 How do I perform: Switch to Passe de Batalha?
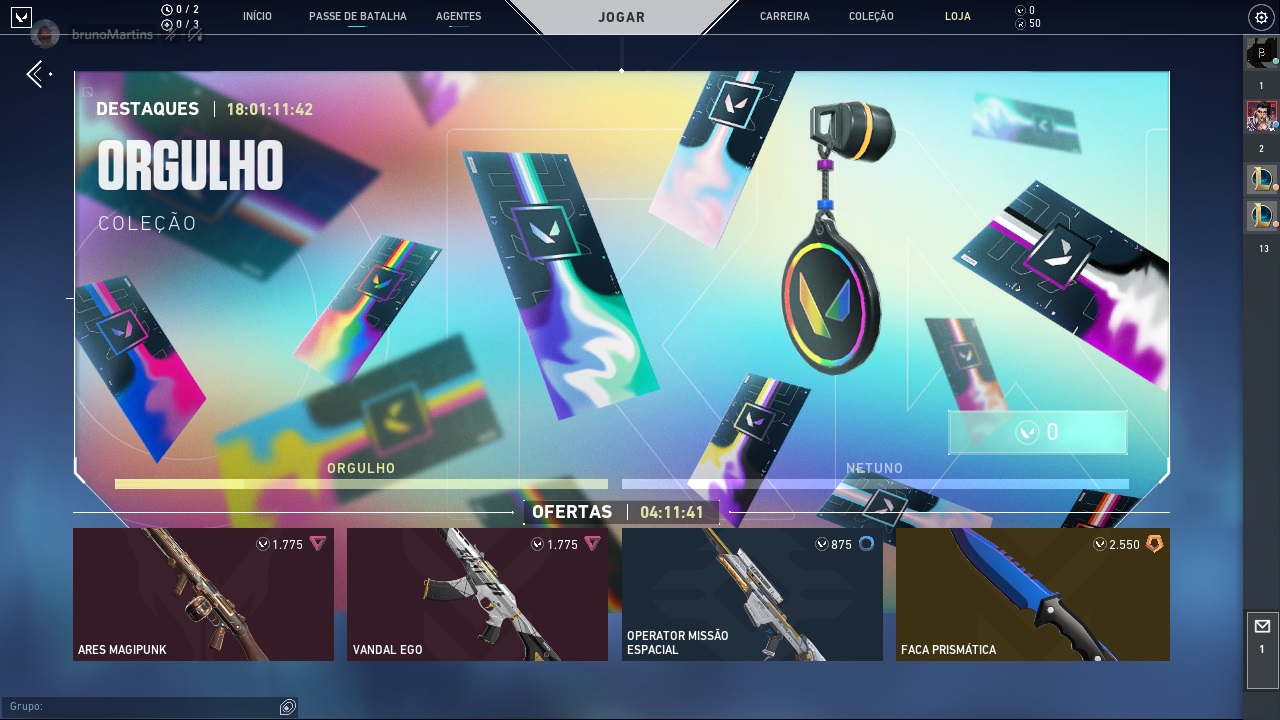[357, 17]
